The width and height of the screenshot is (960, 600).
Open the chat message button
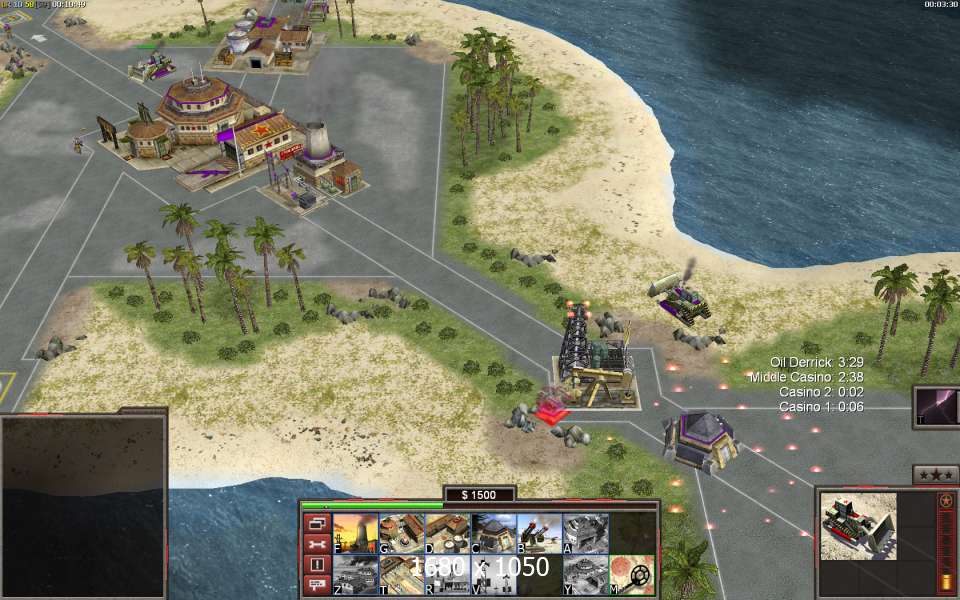316,584
